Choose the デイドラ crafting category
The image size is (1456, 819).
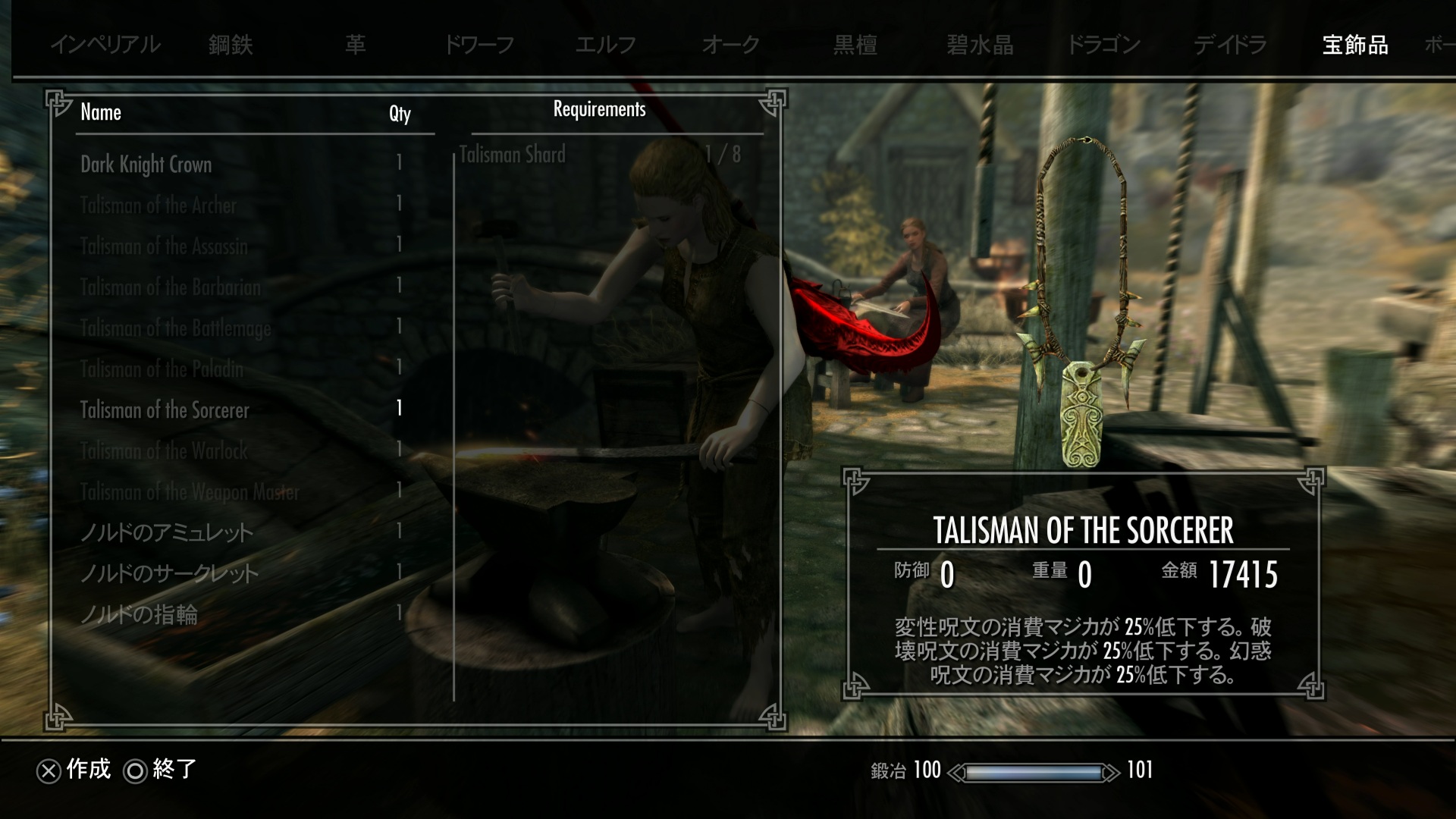coord(1230,45)
